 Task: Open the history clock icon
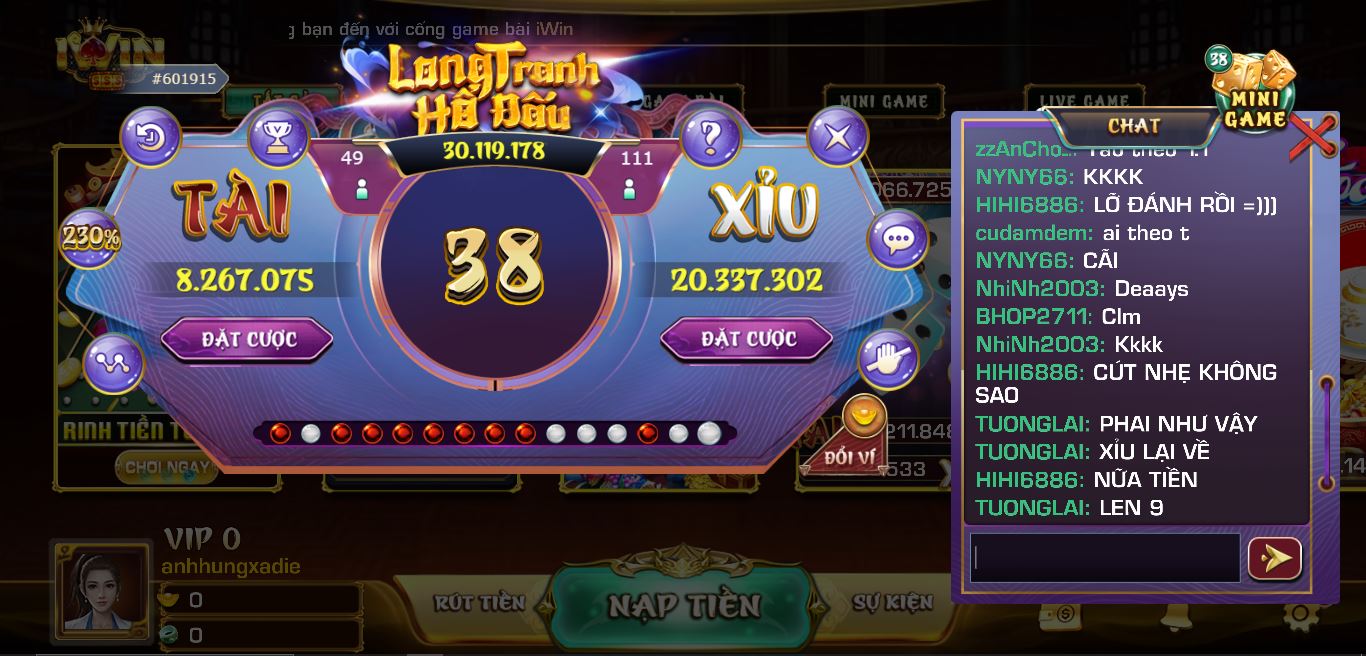151,137
